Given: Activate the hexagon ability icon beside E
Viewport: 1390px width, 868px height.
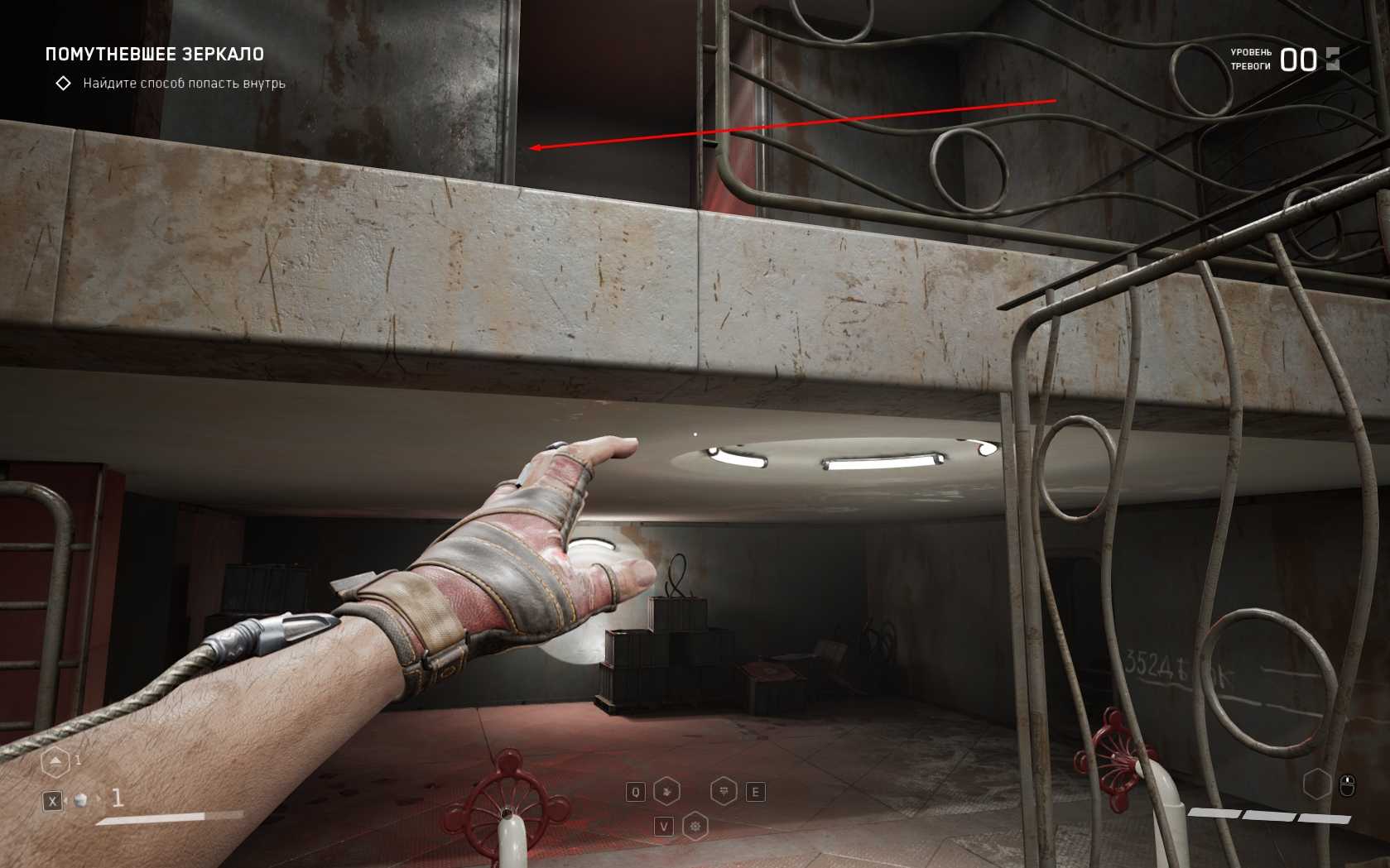Looking at the screenshot, I should [x=724, y=792].
